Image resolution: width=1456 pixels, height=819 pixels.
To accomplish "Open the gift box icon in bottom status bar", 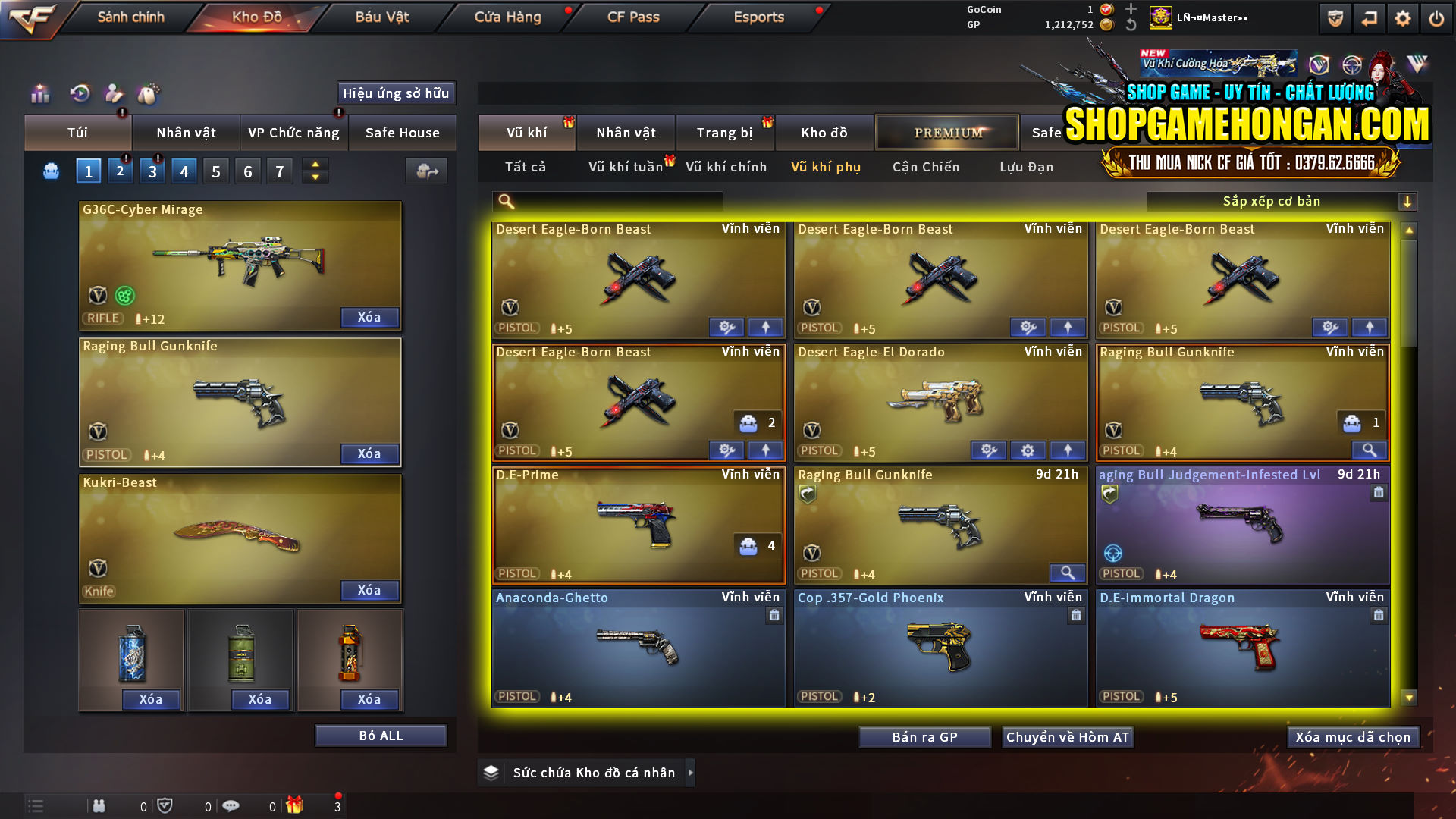I will coord(296,805).
